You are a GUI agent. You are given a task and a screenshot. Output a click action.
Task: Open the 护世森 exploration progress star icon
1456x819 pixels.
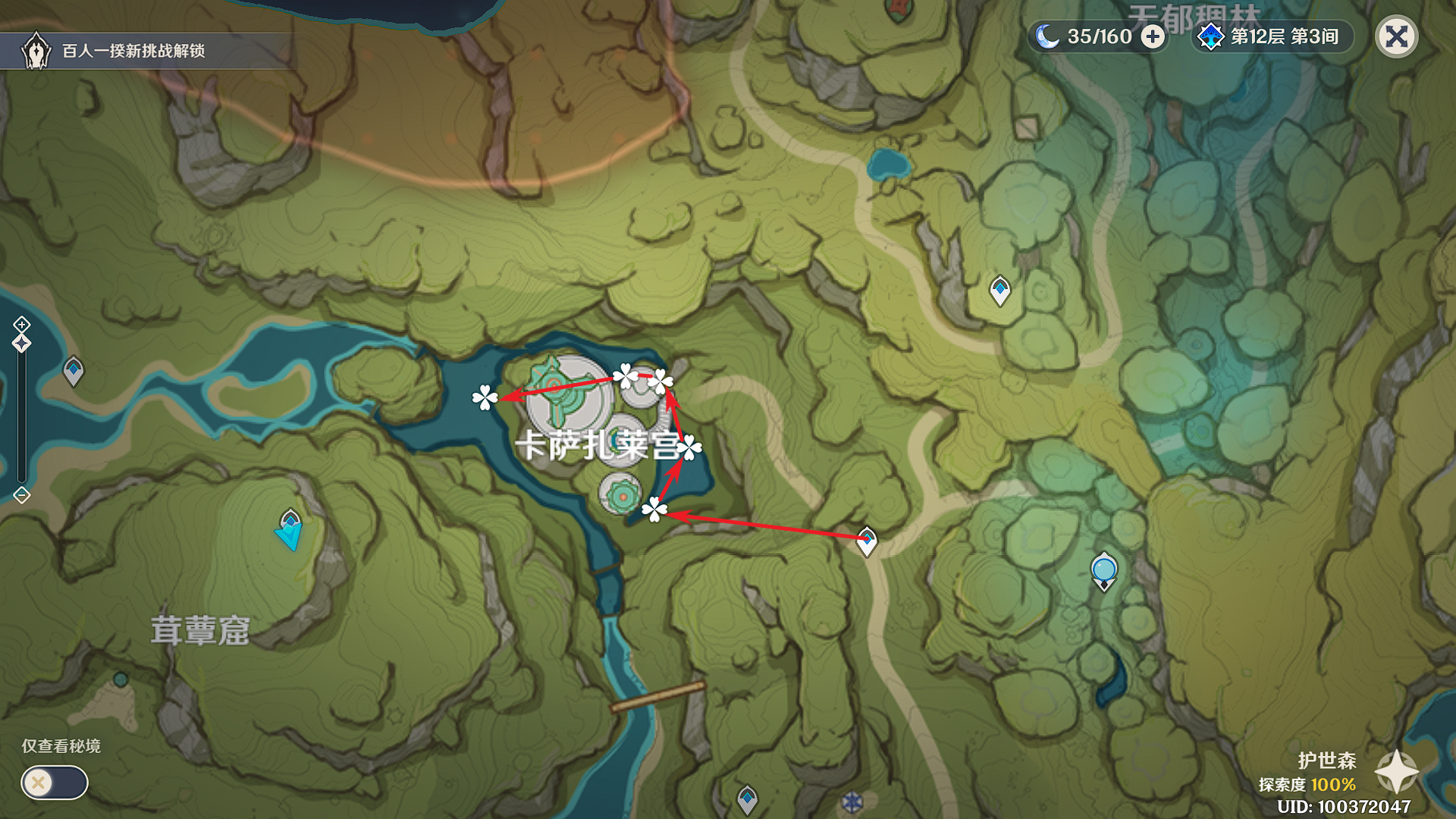[x=1396, y=772]
